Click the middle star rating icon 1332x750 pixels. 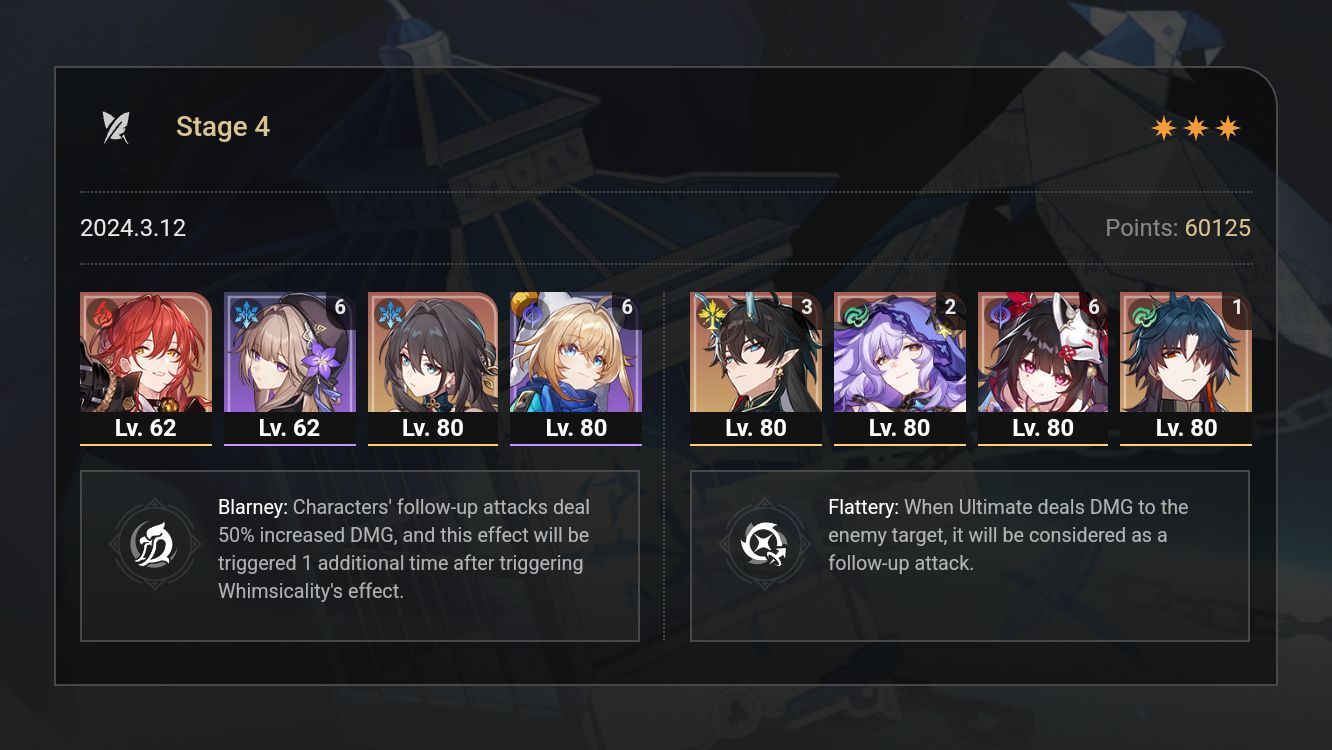tap(1197, 127)
